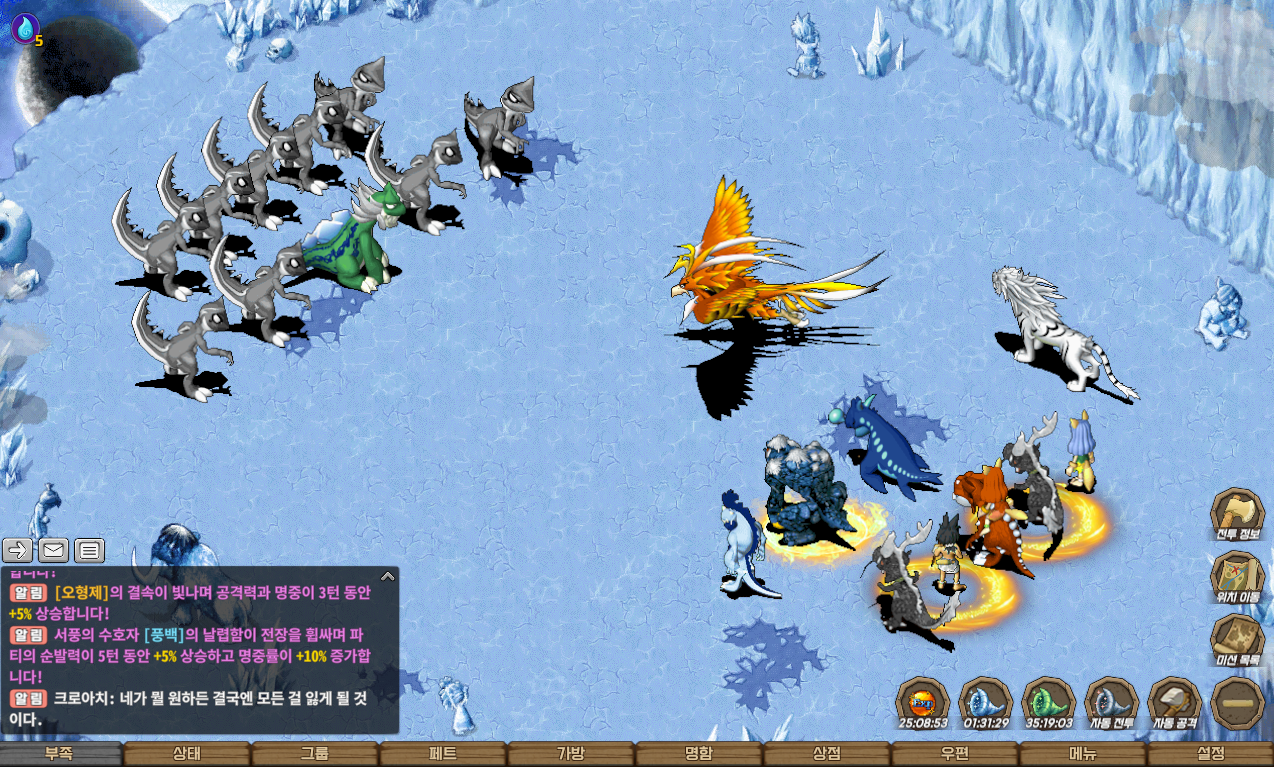Show 전투 정보 battle info axe icon
This screenshot has height=767, width=1274.
click(1237, 514)
